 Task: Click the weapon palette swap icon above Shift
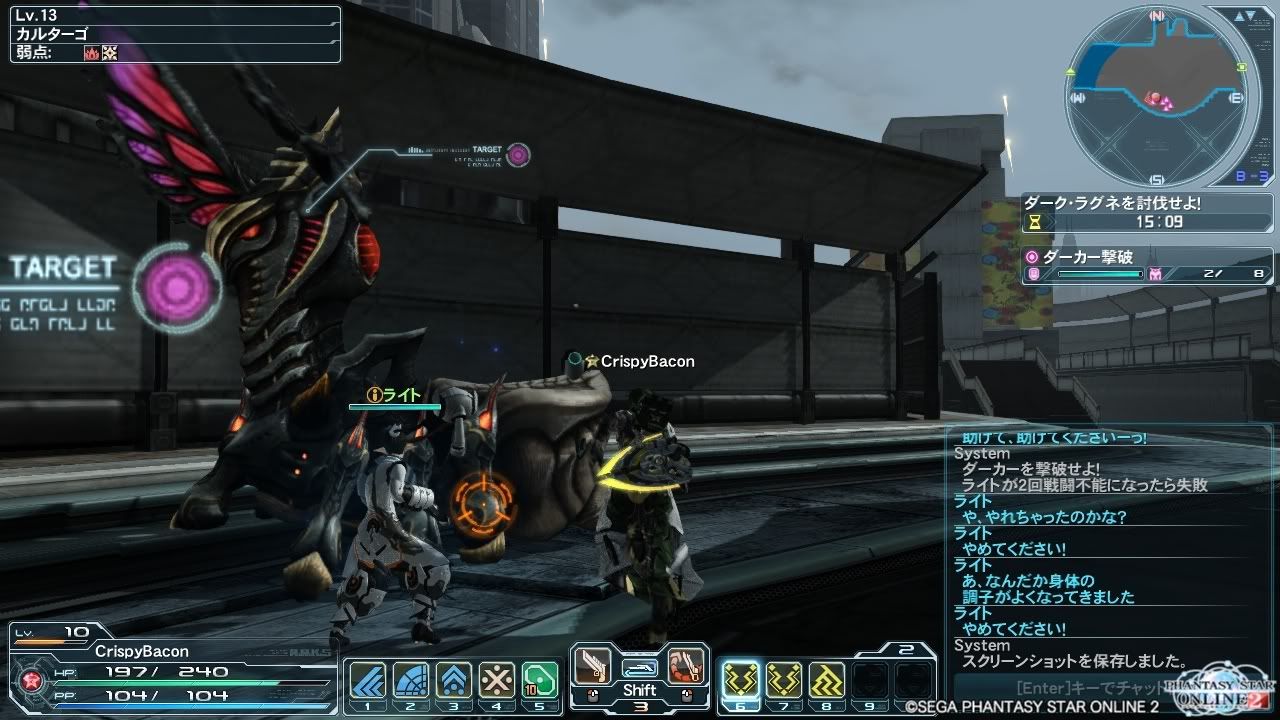[x=639, y=667]
